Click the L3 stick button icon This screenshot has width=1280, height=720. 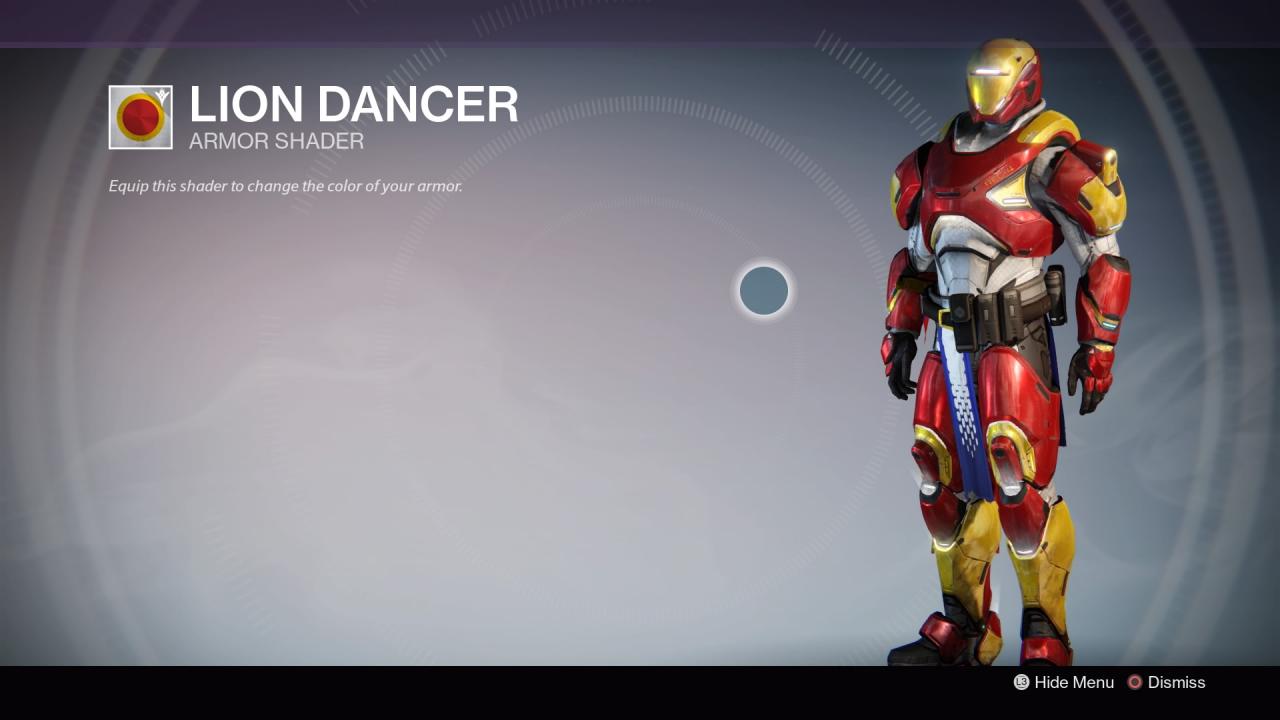click(x=1021, y=682)
